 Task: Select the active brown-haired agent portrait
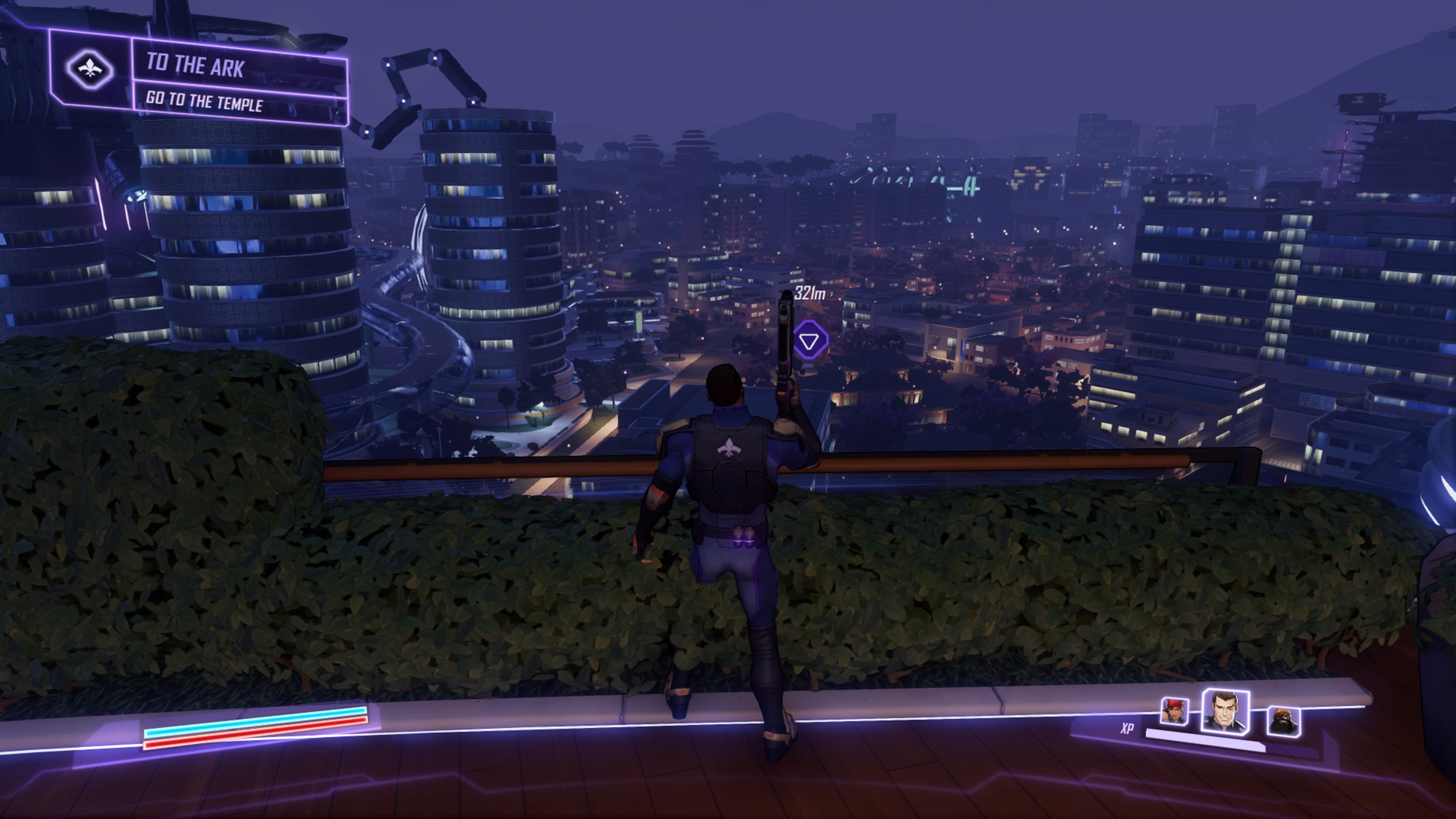click(x=1224, y=712)
